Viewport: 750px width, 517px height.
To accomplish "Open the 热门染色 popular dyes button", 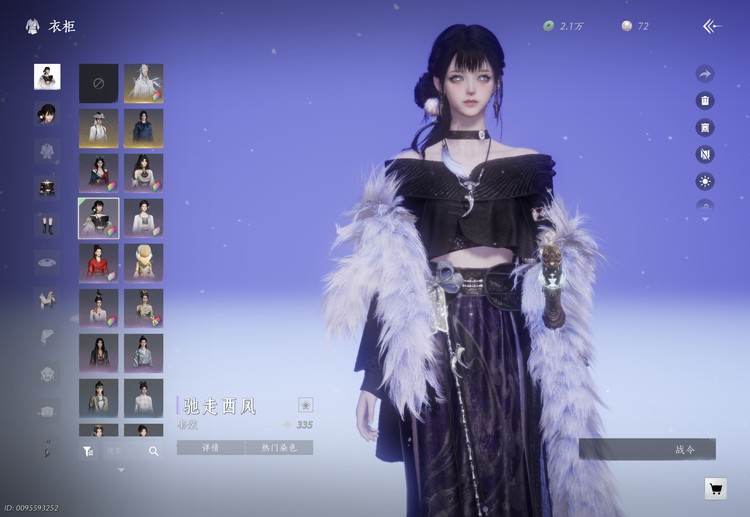I will 279,448.
